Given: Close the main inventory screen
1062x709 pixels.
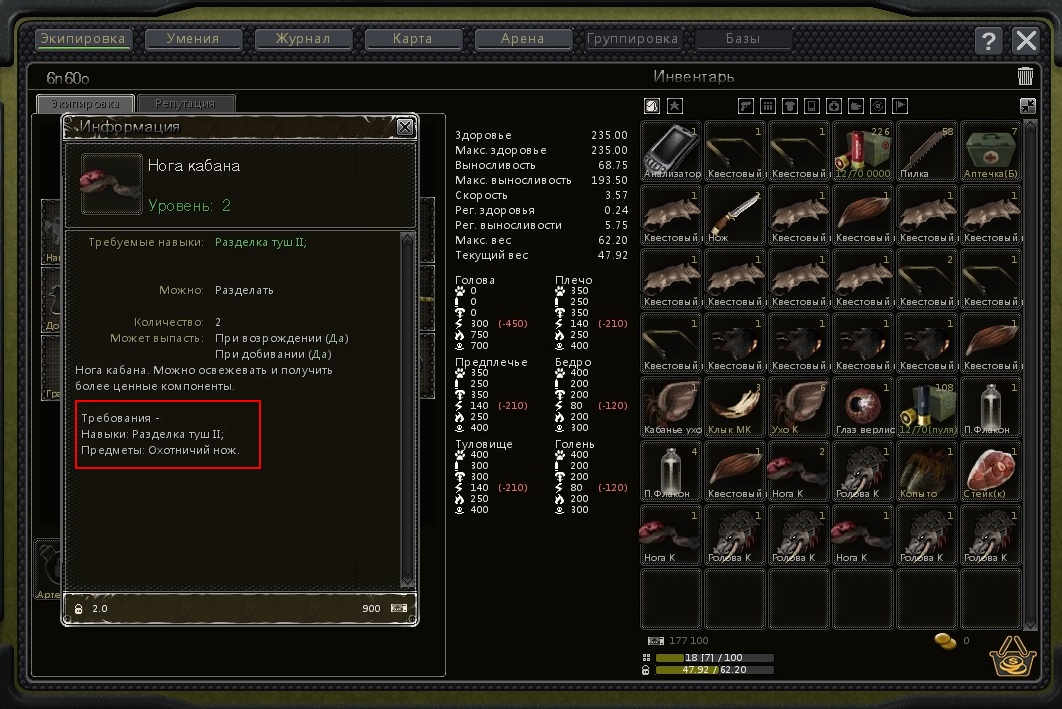Looking at the screenshot, I should pyautogui.click(x=1026, y=41).
